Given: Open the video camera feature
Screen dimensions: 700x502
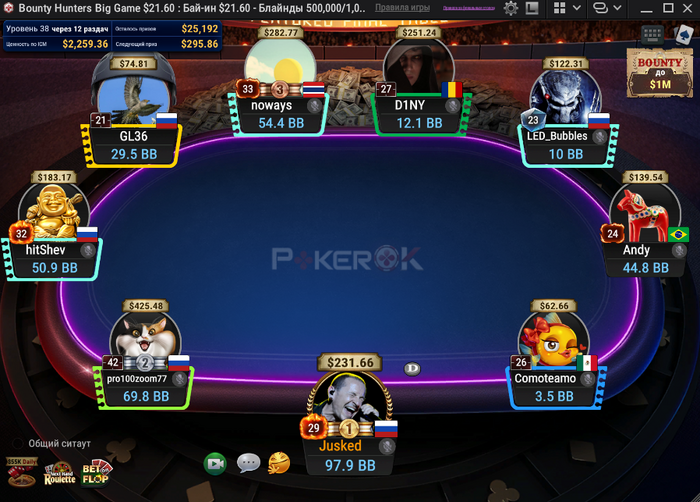Looking at the screenshot, I should point(215,463).
